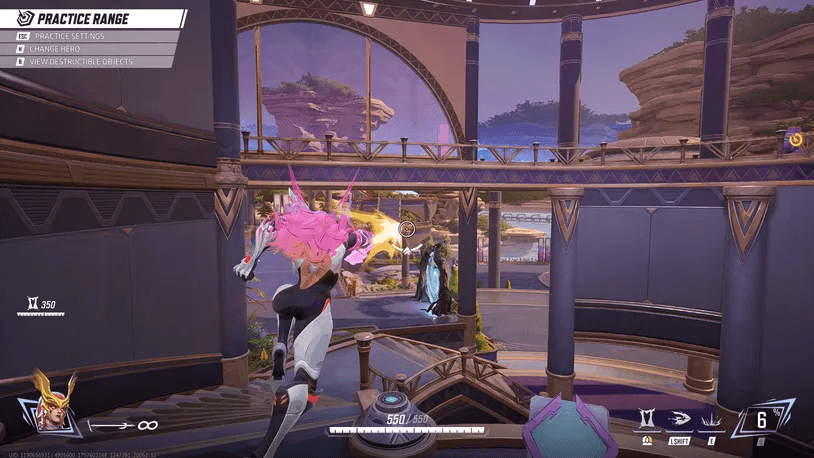This screenshot has height=458, width=814.
Task: Click the spear weapon icon
Action: click(x=113, y=425)
